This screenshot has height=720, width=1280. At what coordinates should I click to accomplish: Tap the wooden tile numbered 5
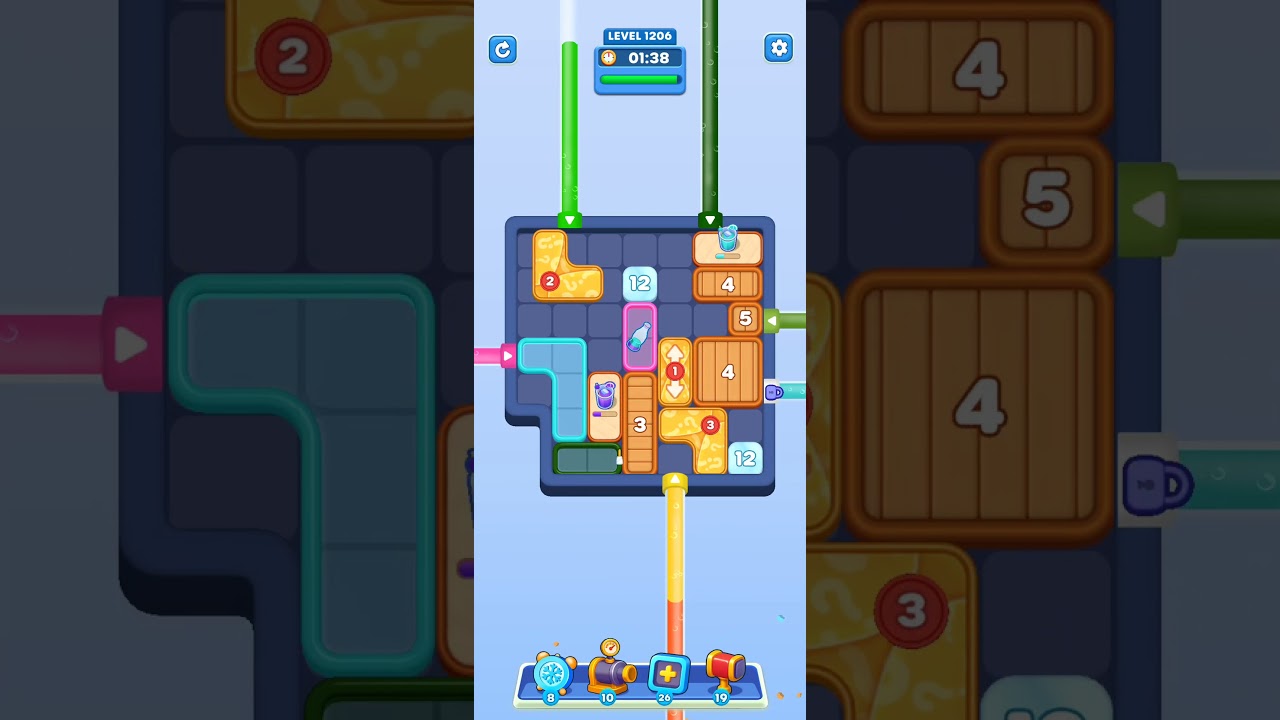point(746,318)
